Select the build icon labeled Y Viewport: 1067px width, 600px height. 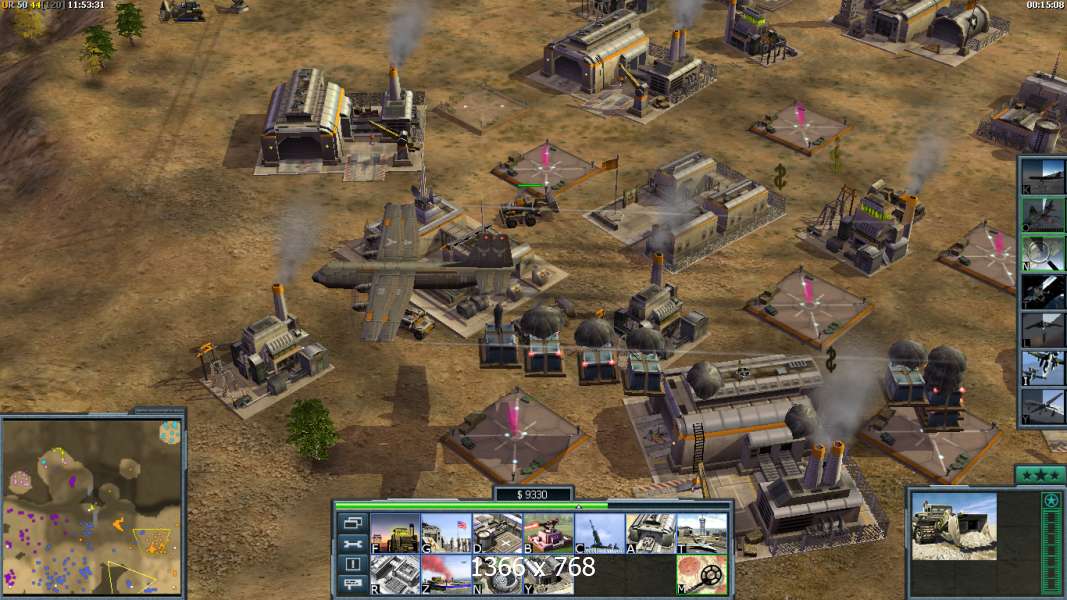tap(548, 574)
